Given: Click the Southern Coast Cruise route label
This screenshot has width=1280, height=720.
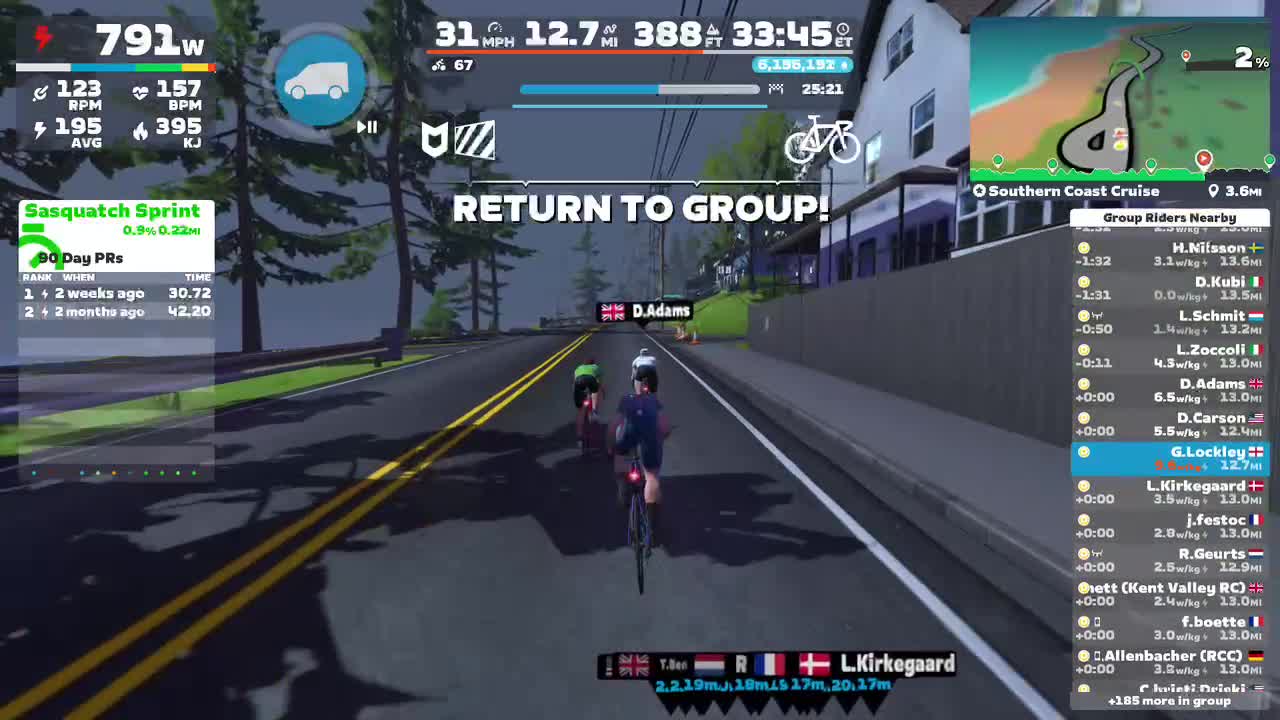Looking at the screenshot, I should (x=1070, y=191).
